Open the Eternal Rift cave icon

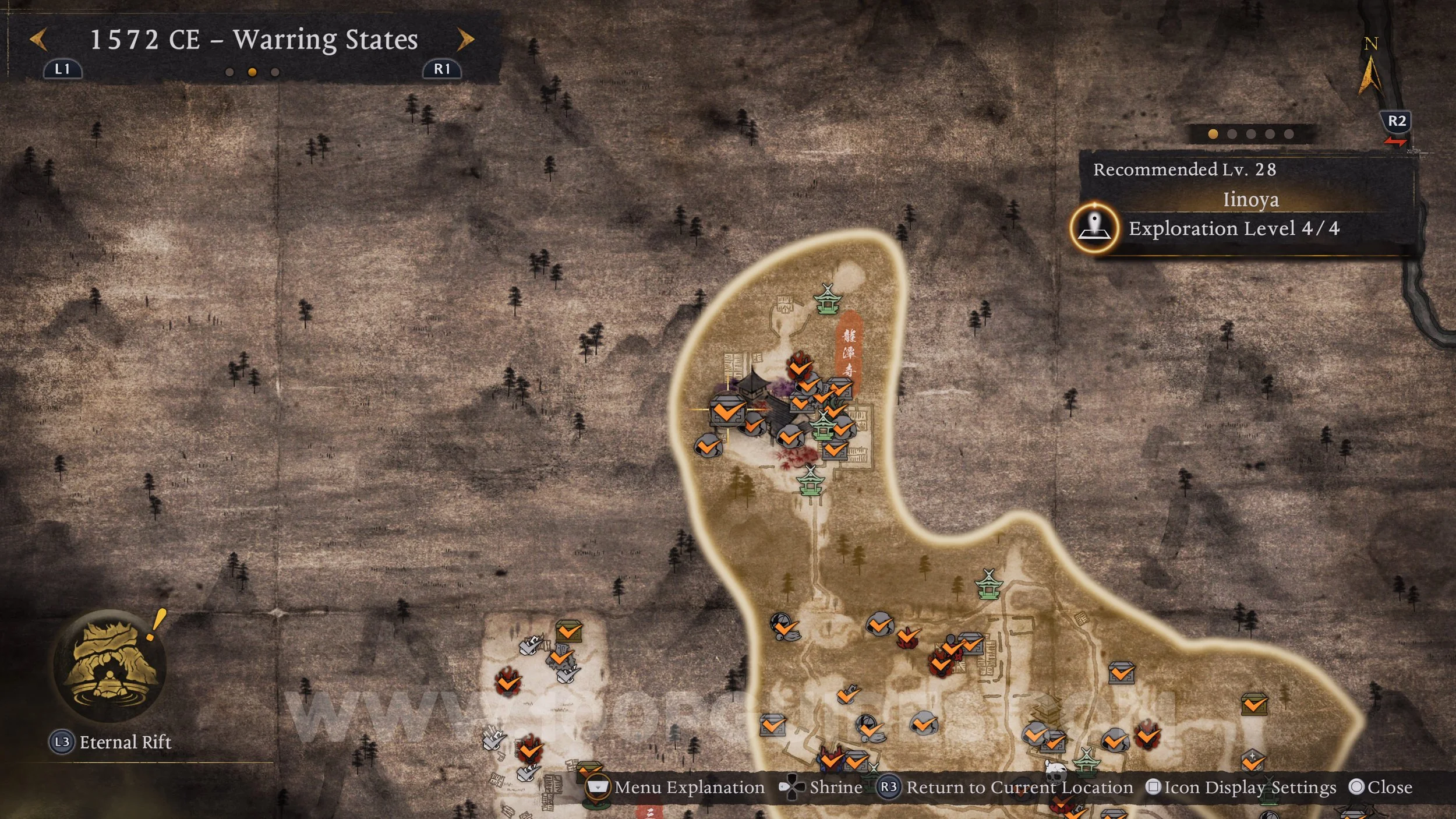coord(109,666)
